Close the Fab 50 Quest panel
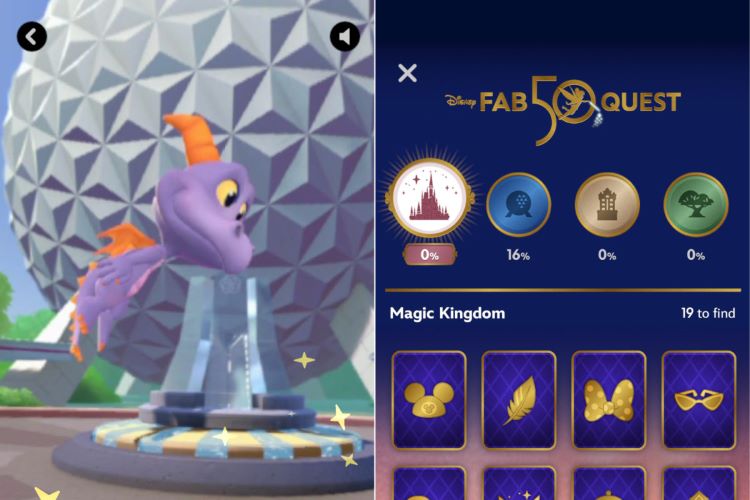This screenshot has width=750, height=500. tap(407, 73)
